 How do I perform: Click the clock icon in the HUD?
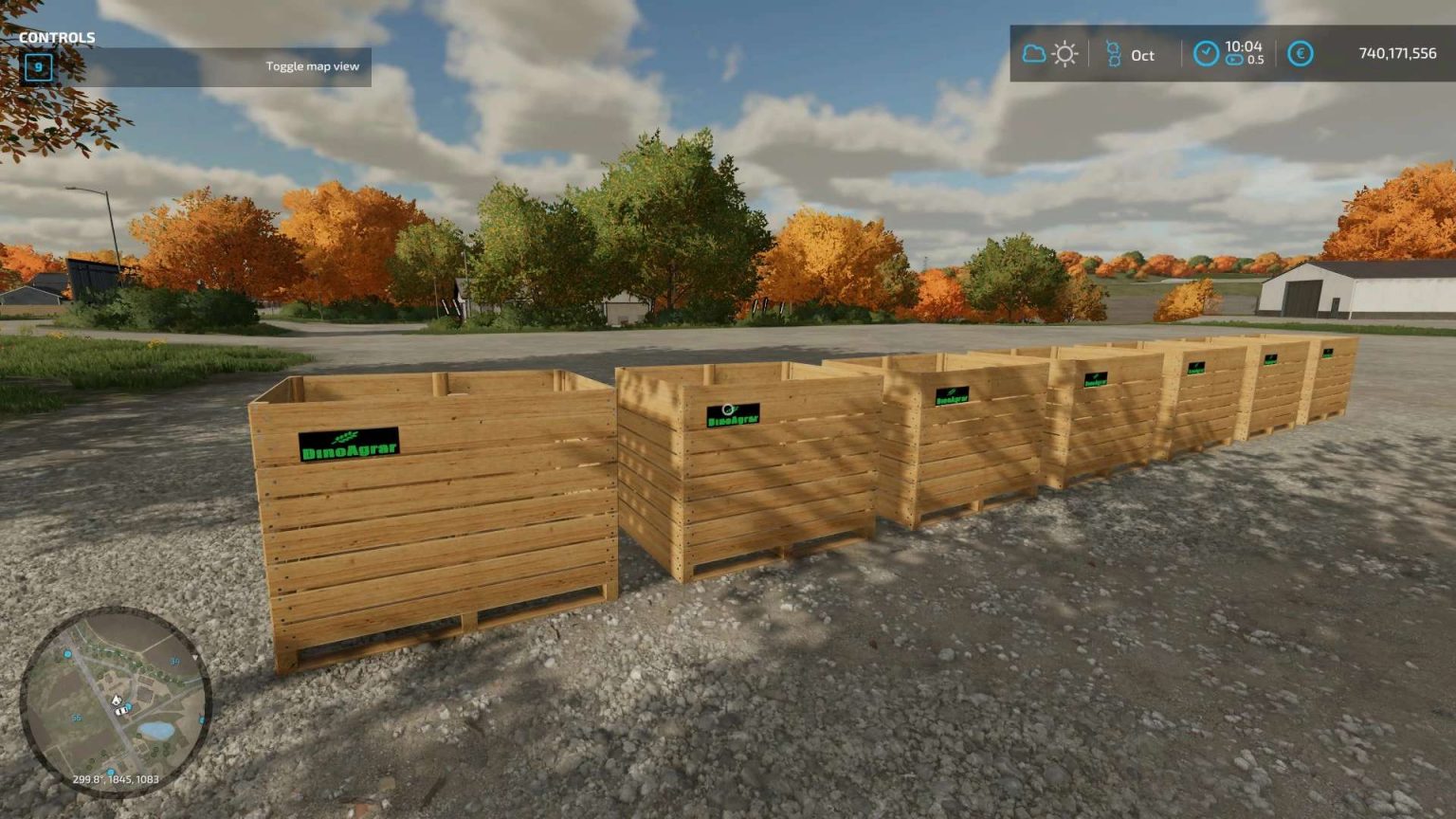tap(1206, 54)
